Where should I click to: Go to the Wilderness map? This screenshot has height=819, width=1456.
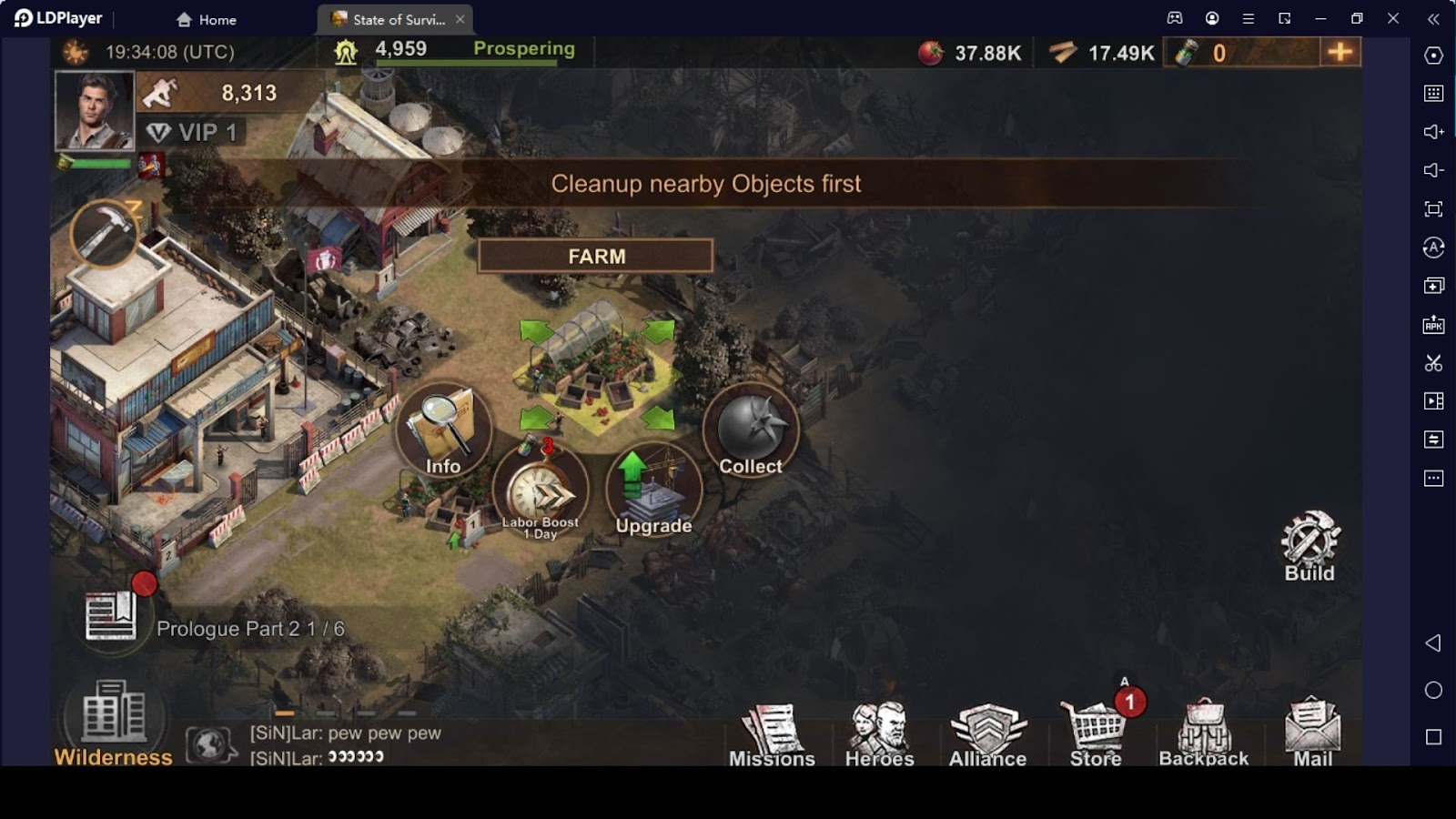tap(114, 724)
